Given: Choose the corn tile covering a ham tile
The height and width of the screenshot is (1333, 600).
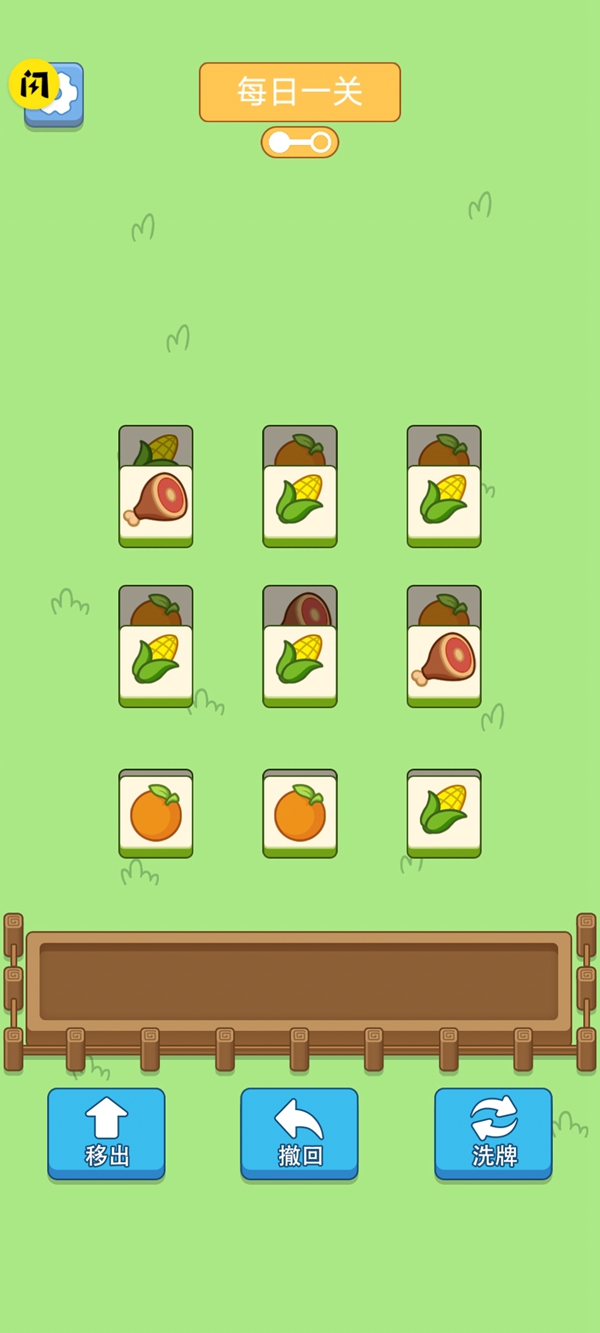Looking at the screenshot, I should click(300, 664).
